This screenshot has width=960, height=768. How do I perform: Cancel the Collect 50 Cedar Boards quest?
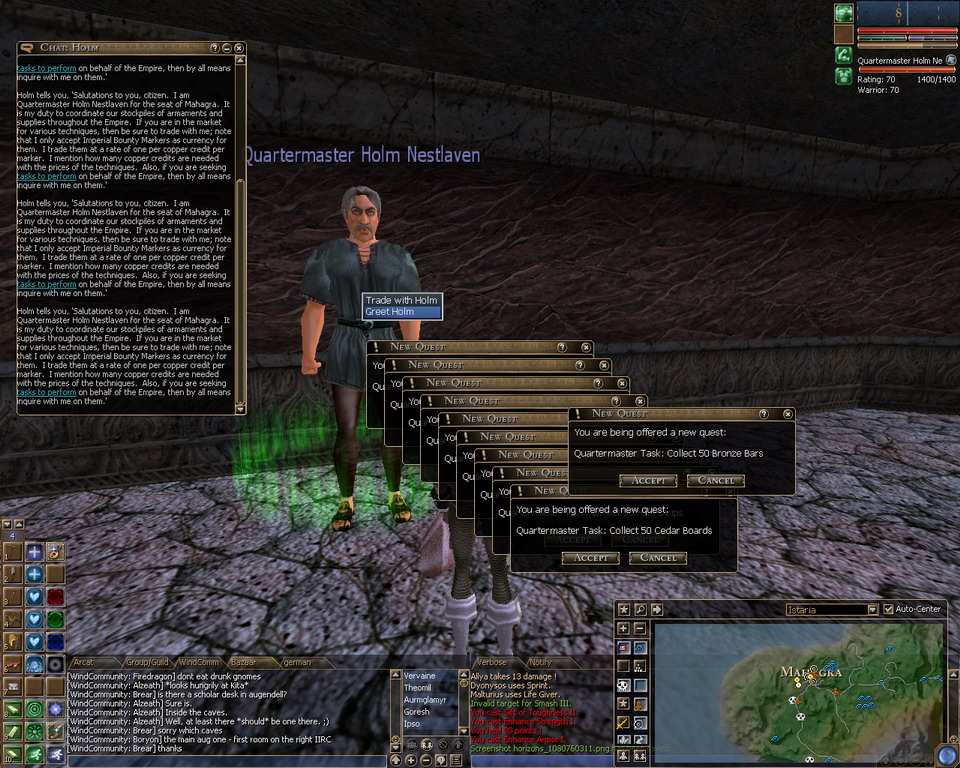tap(658, 558)
